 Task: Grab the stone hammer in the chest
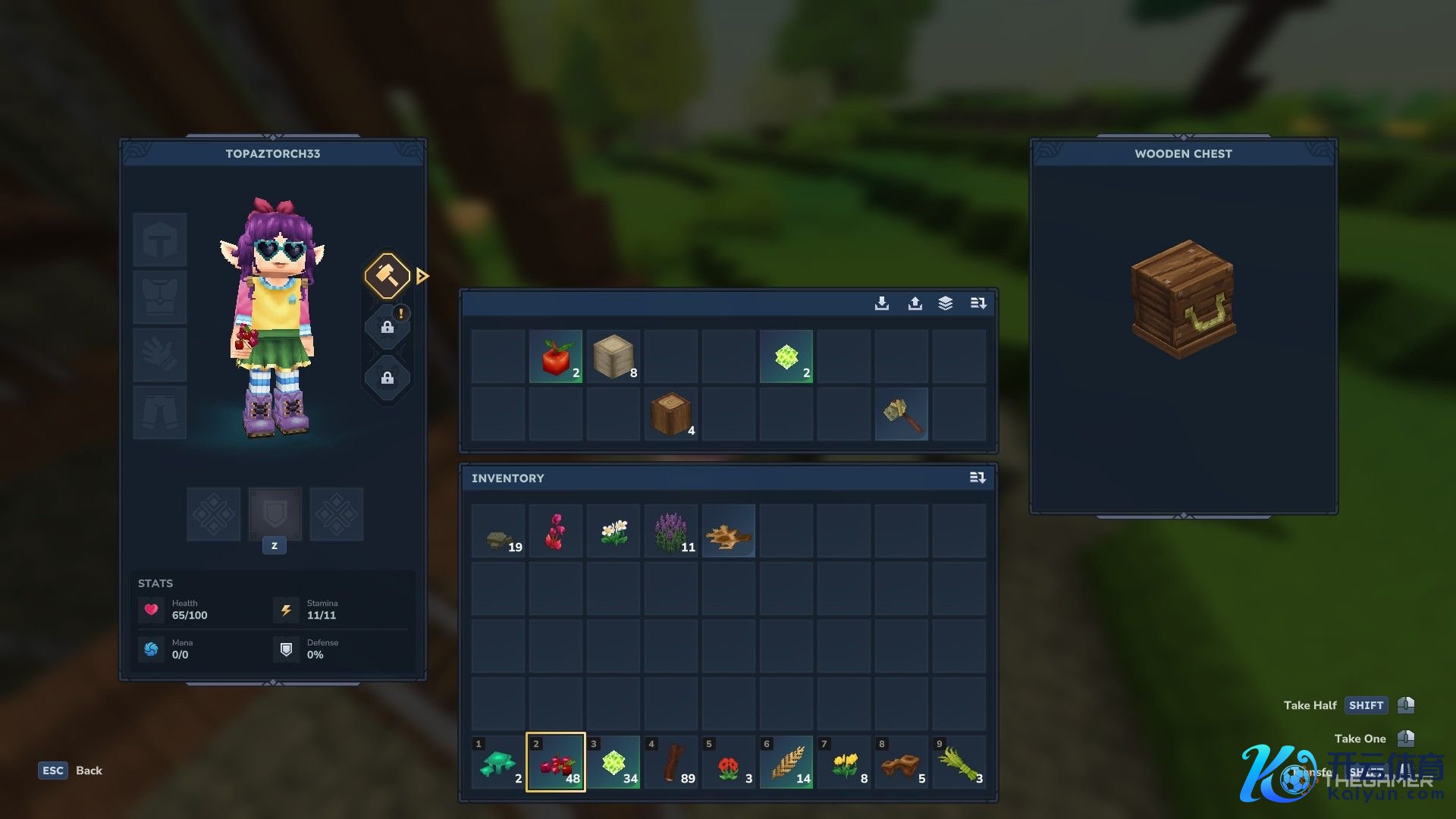coord(902,414)
